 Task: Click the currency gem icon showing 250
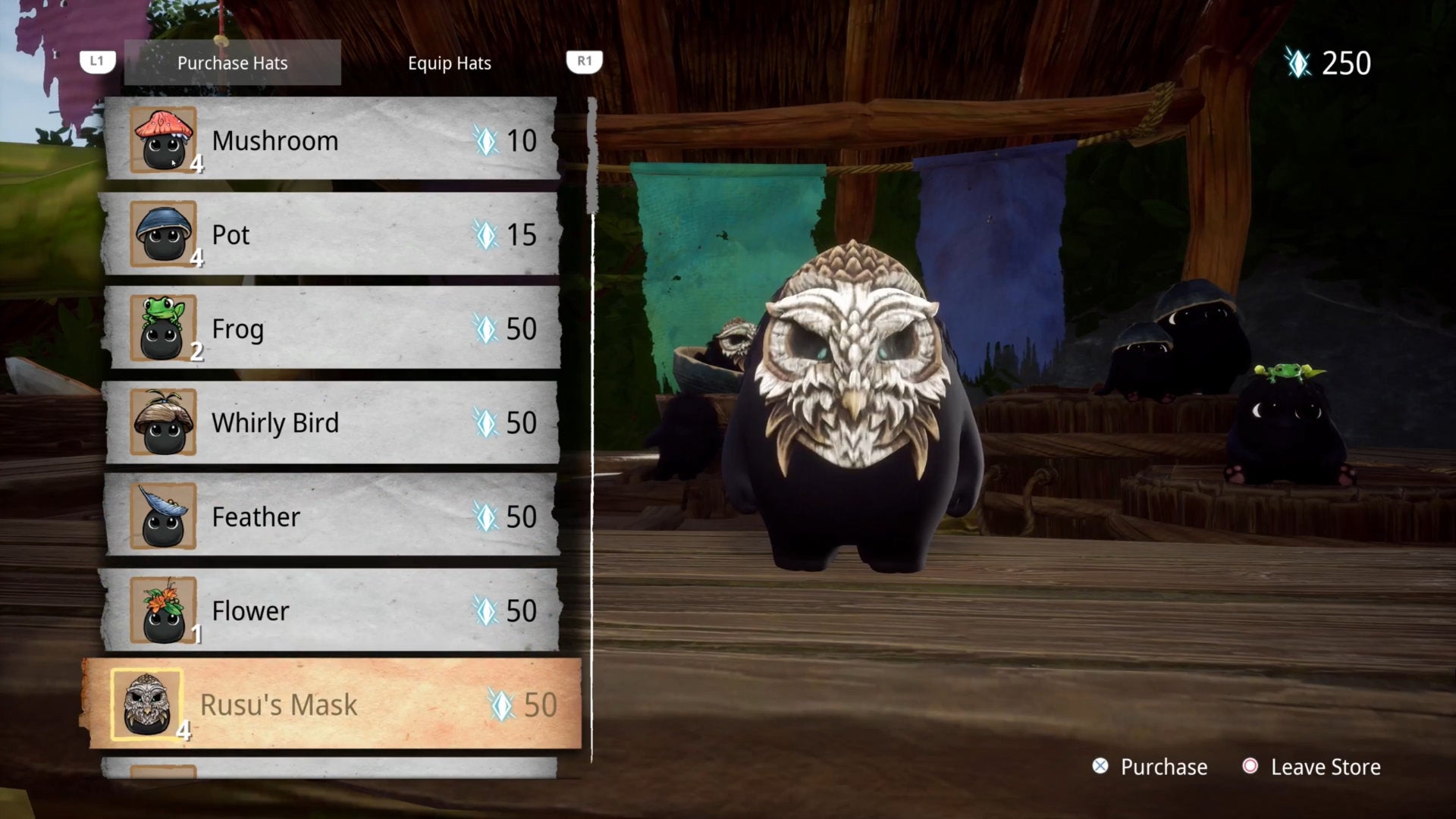tap(1298, 63)
